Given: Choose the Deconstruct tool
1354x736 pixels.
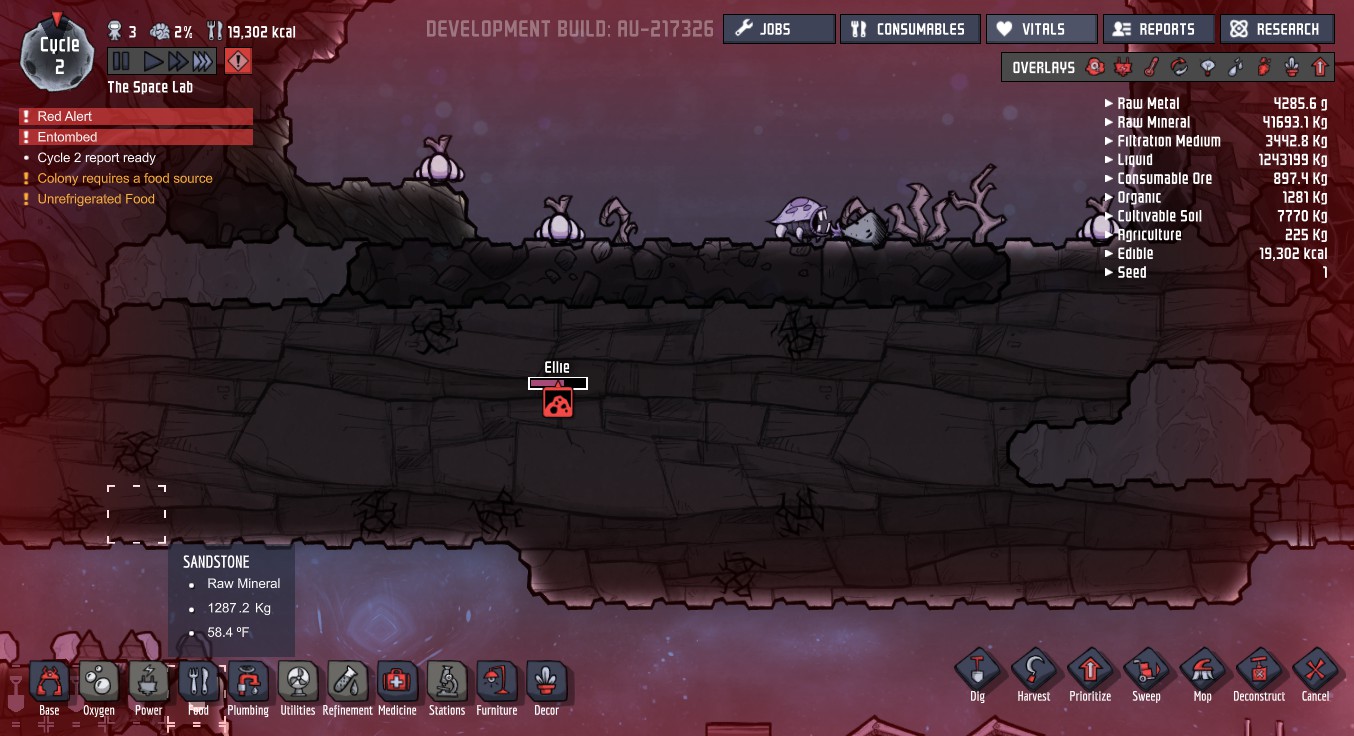Looking at the screenshot, I should point(1258,672).
